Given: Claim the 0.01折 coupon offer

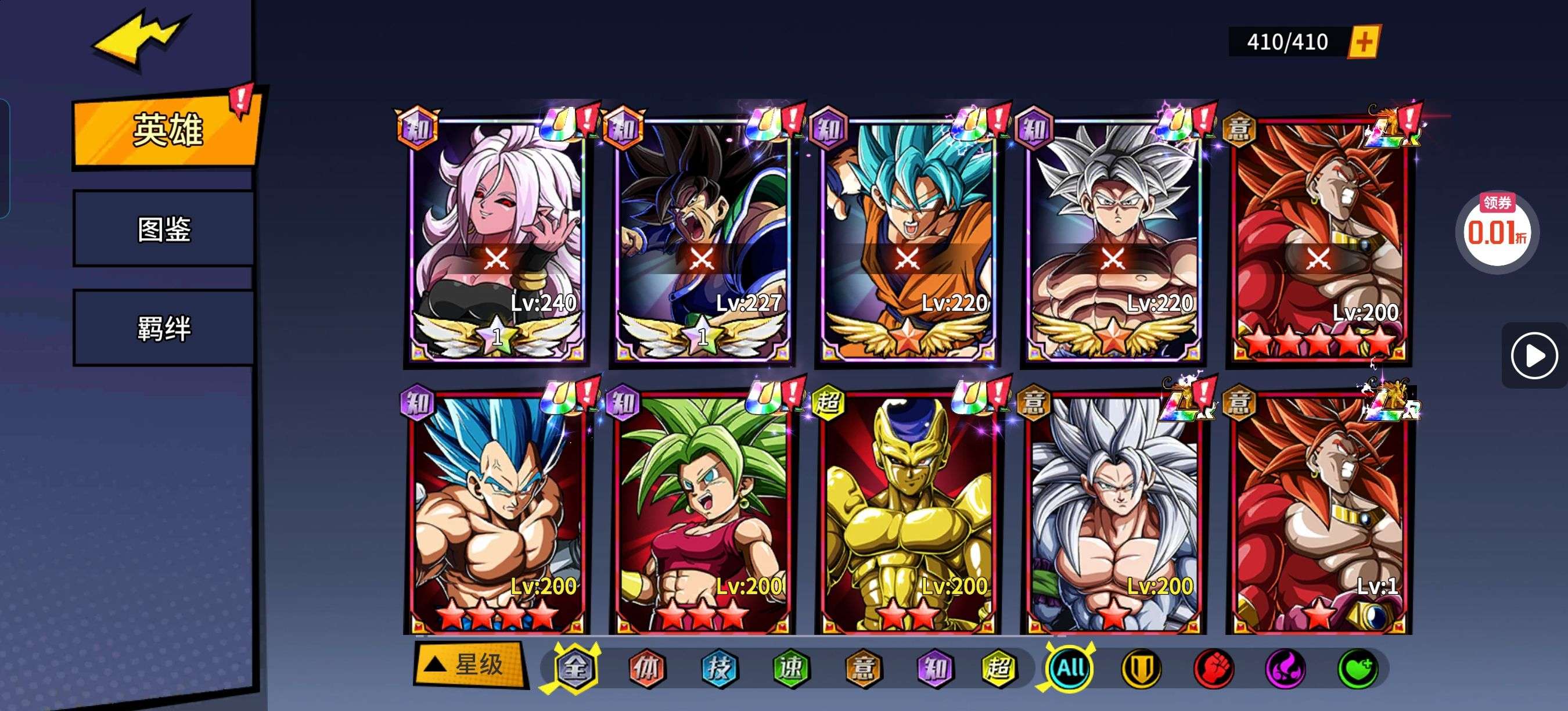Looking at the screenshot, I should click(x=1497, y=231).
